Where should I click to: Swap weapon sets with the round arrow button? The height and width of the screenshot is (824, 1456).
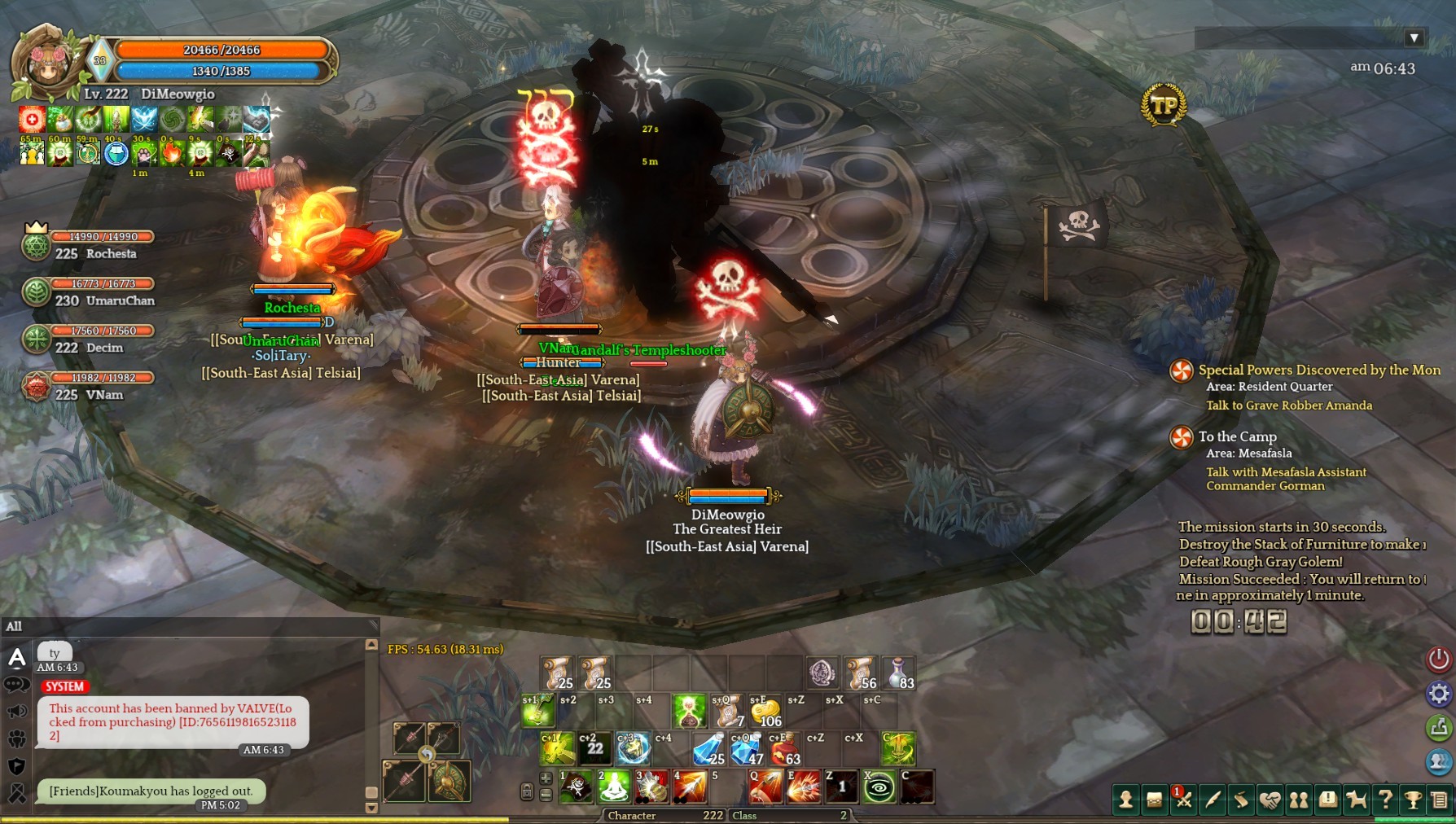point(426,756)
